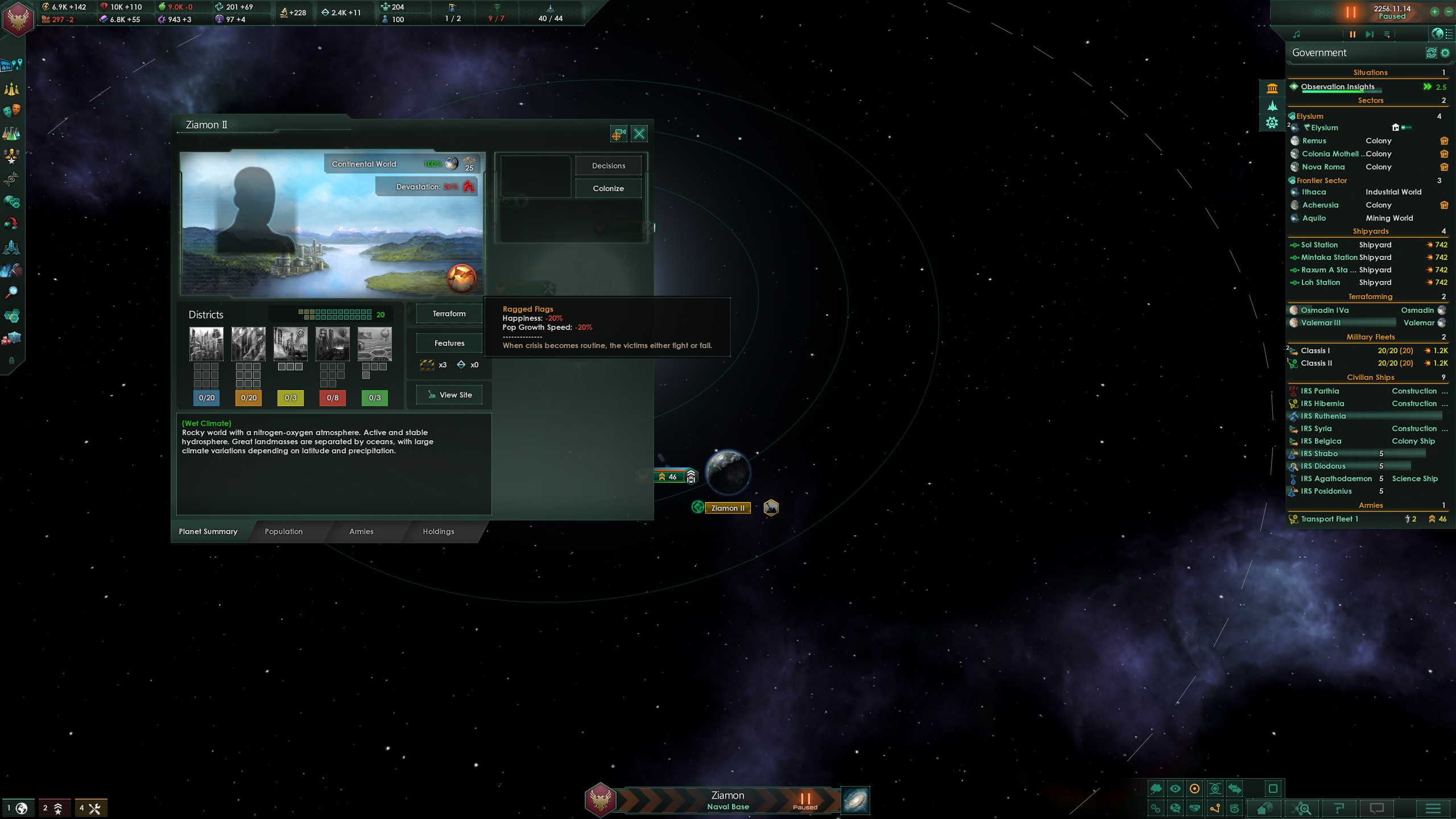Pause the music player in the top right

(1352, 34)
